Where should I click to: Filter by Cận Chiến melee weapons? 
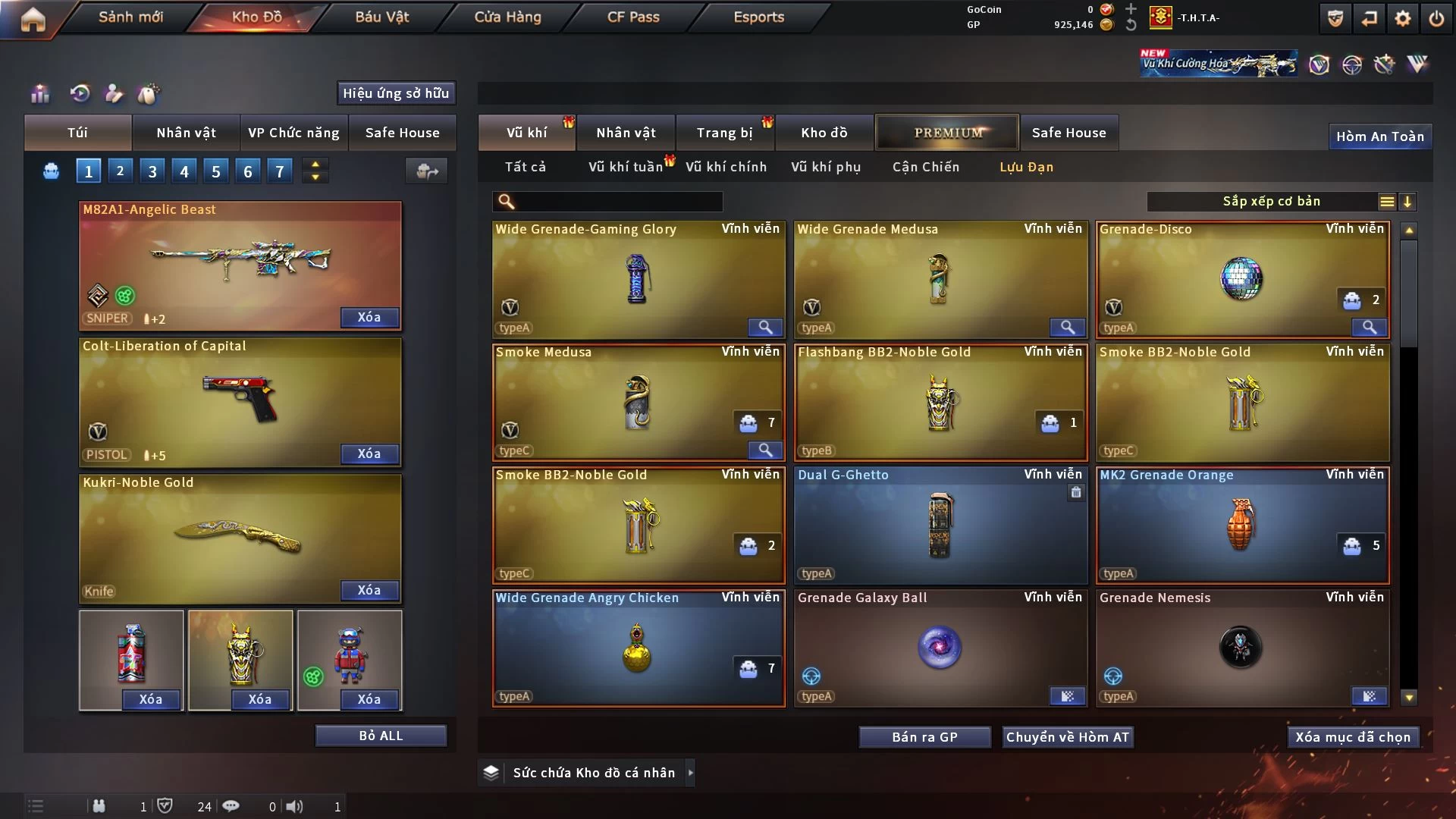[x=925, y=167]
